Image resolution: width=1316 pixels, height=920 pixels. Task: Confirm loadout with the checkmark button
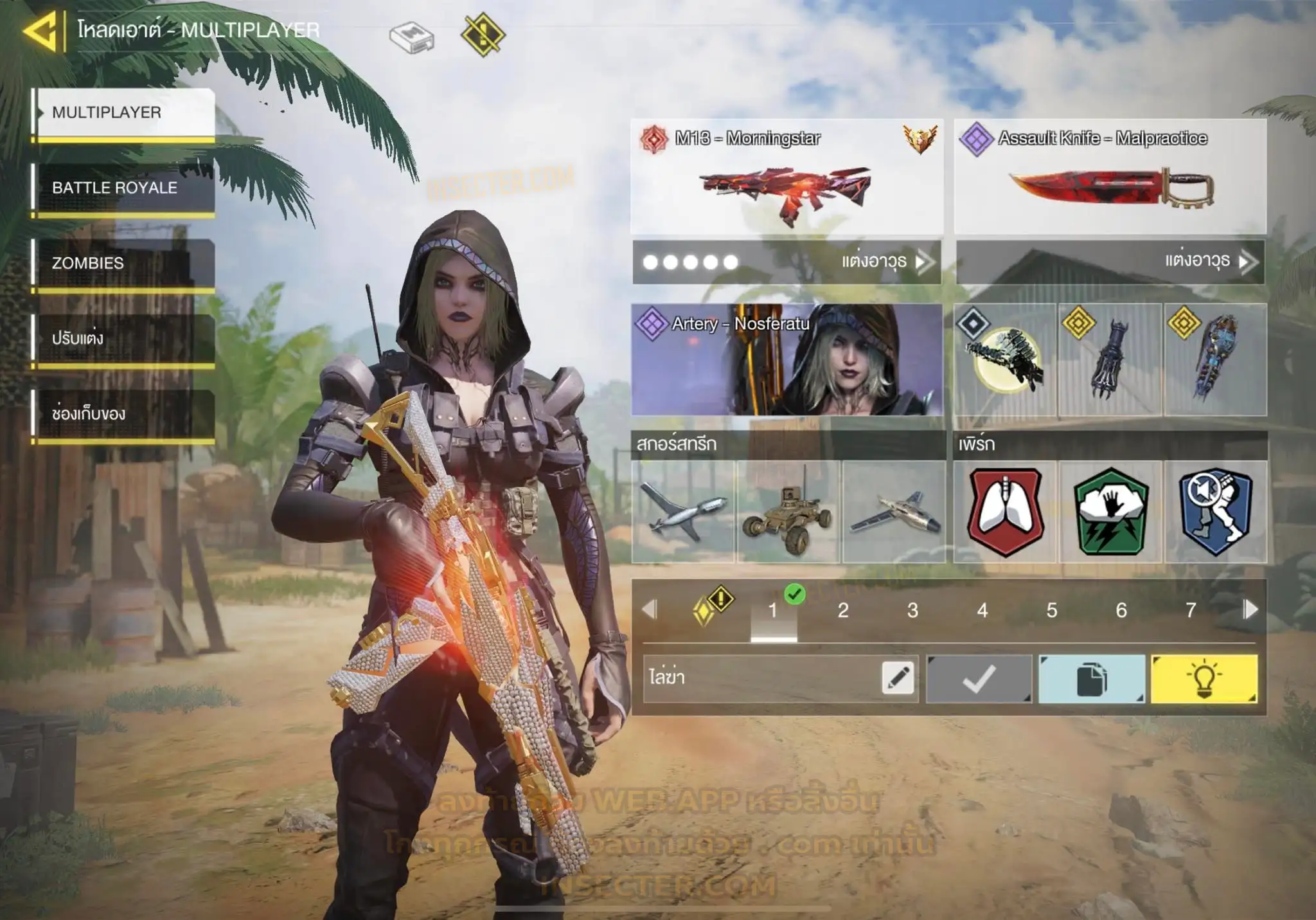coord(979,679)
